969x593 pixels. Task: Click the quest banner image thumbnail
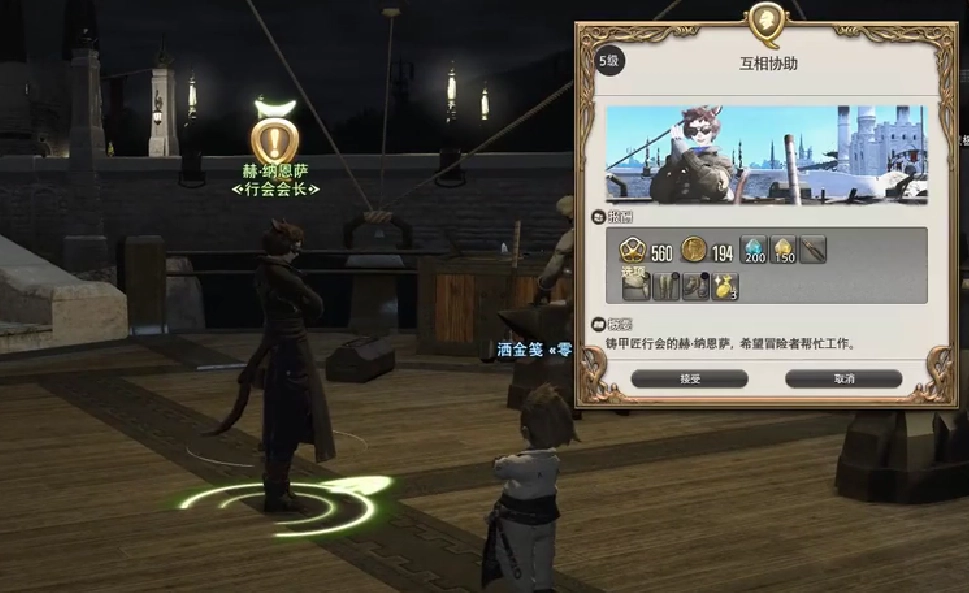[x=767, y=154]
